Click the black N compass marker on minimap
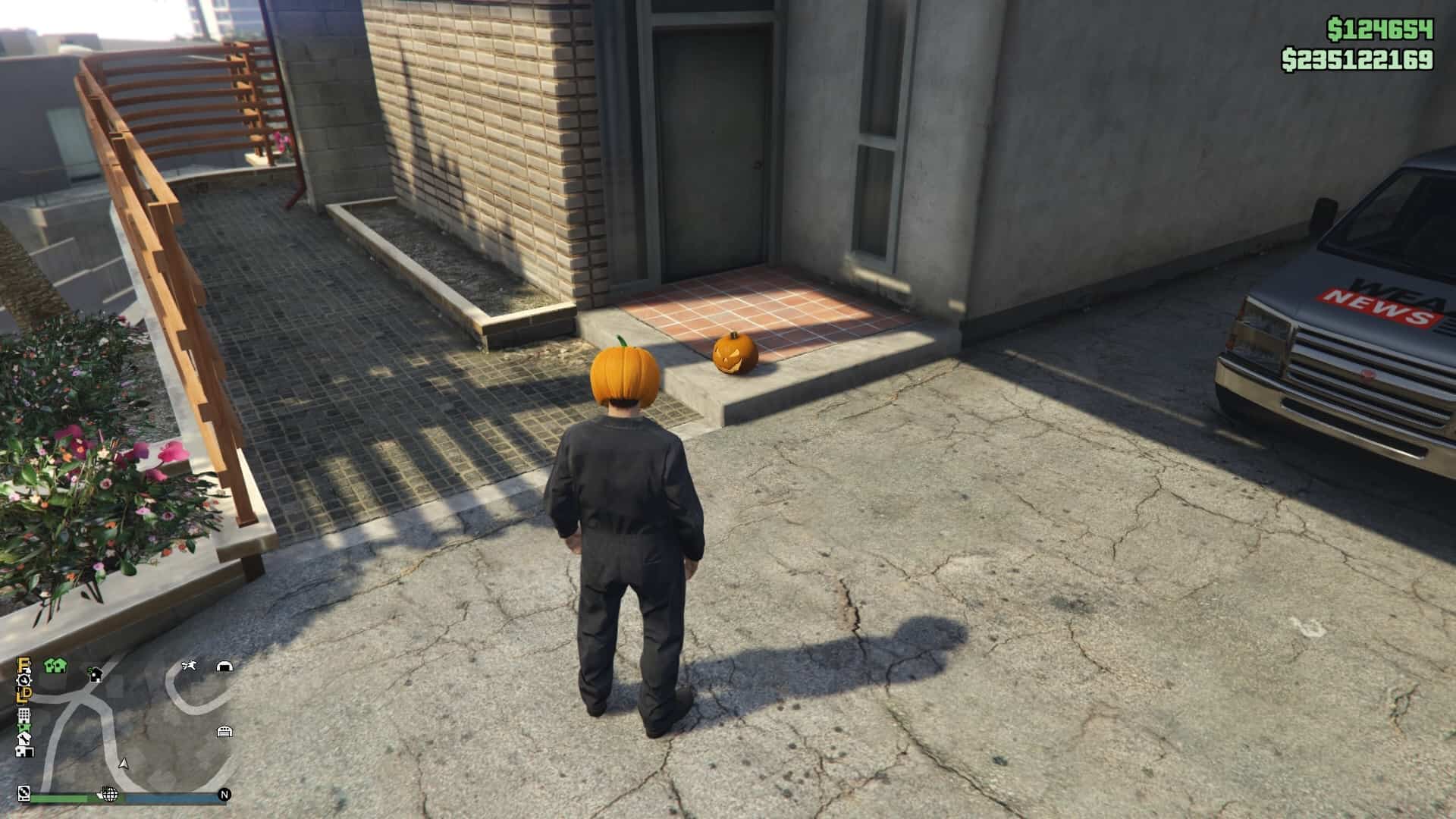Viewport: 1456px width, 819px height. [x=224, y=794]
